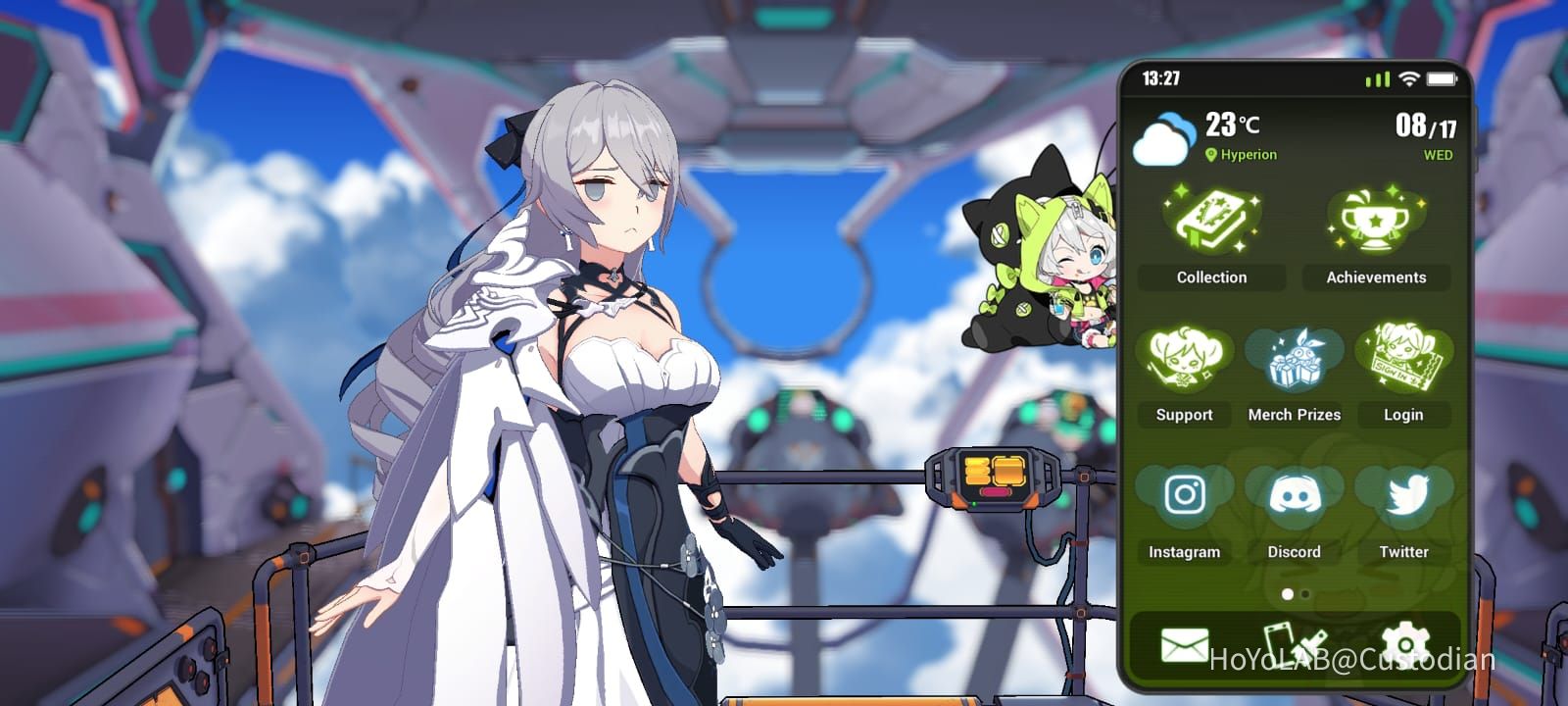Click the Hyperion location pin
1568x706 pixels.
pos(1212,154)
